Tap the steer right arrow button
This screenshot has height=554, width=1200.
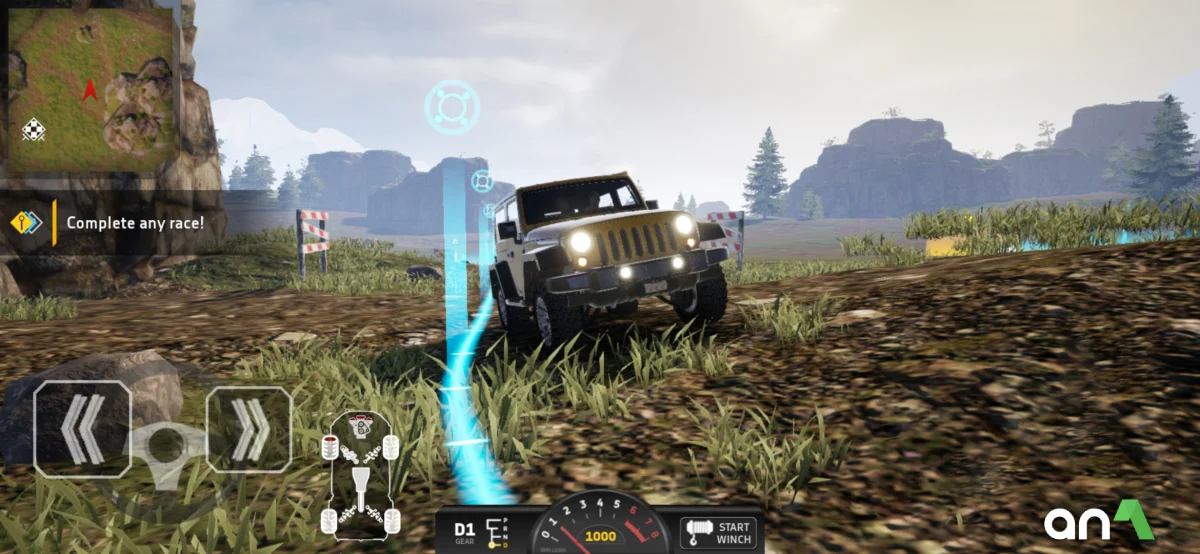249,430
